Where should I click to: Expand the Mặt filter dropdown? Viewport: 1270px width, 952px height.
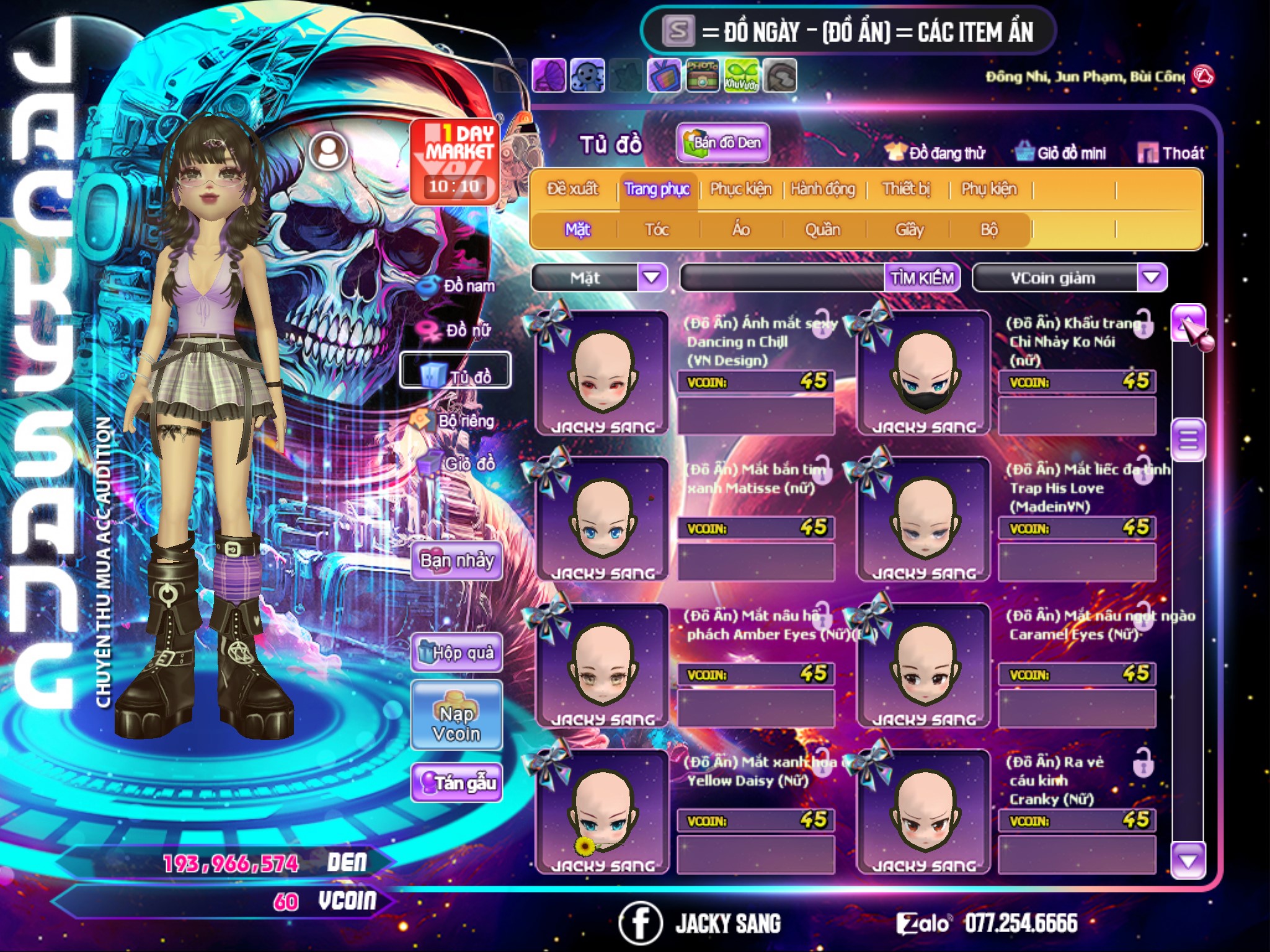click(x=652, y=277)
